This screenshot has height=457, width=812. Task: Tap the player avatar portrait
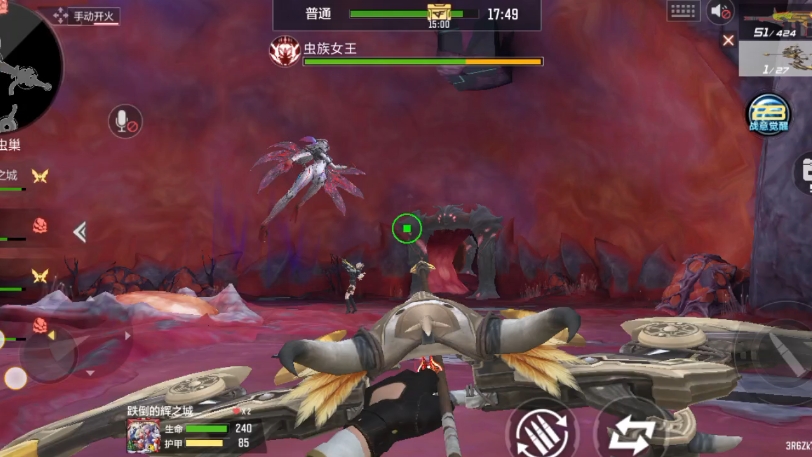(143, 436)
